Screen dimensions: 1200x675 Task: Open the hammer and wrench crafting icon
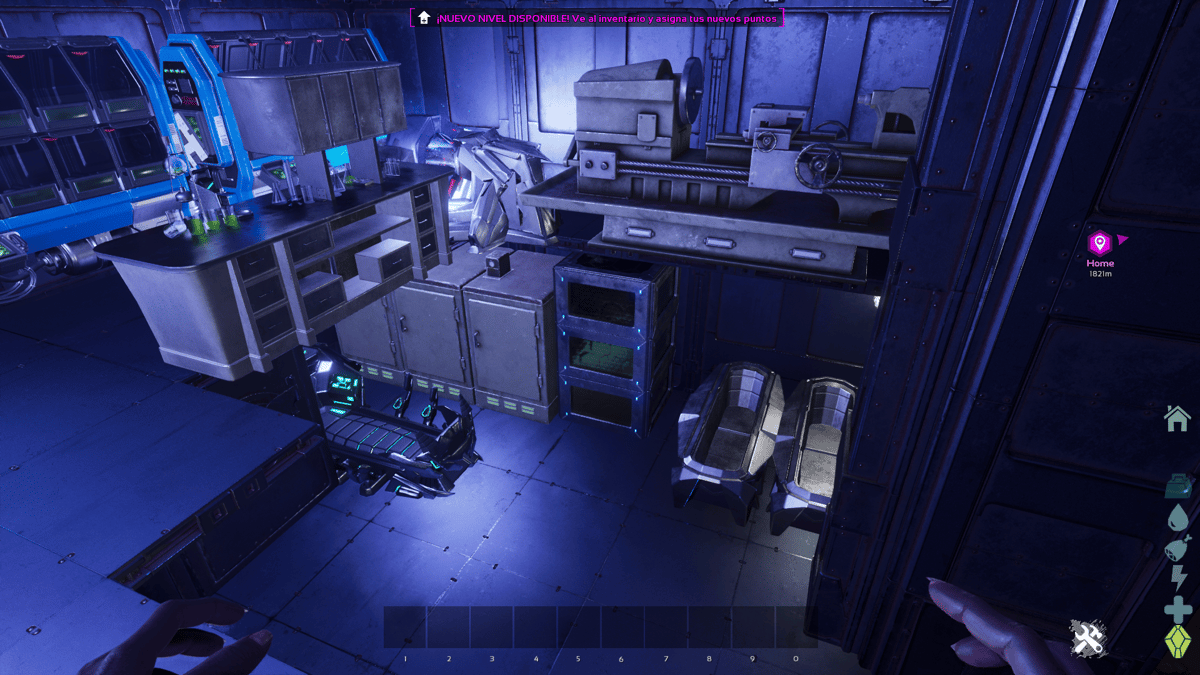(1085, 637)
